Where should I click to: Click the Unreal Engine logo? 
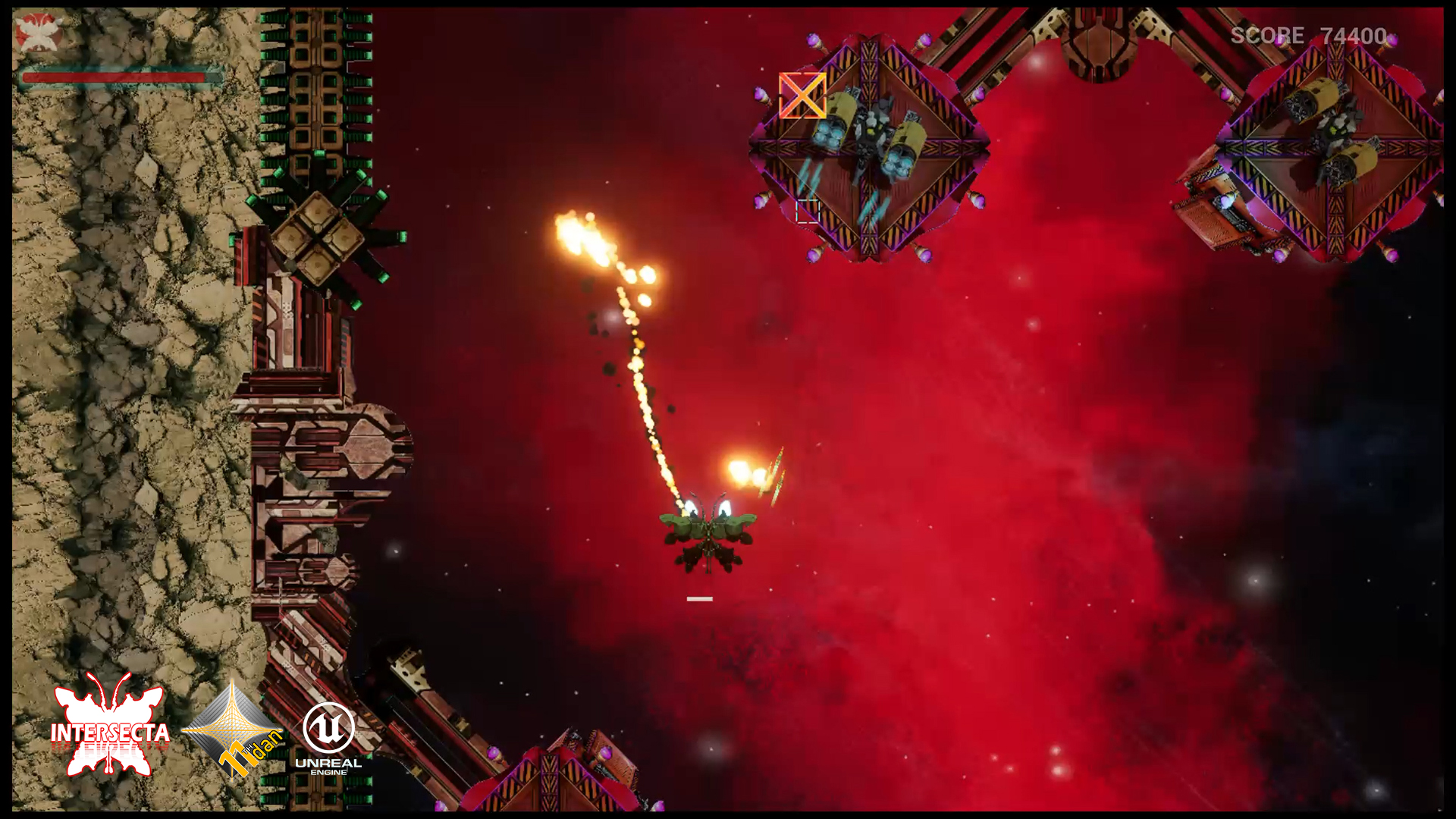pyautogui.click(x=328, y=738)
